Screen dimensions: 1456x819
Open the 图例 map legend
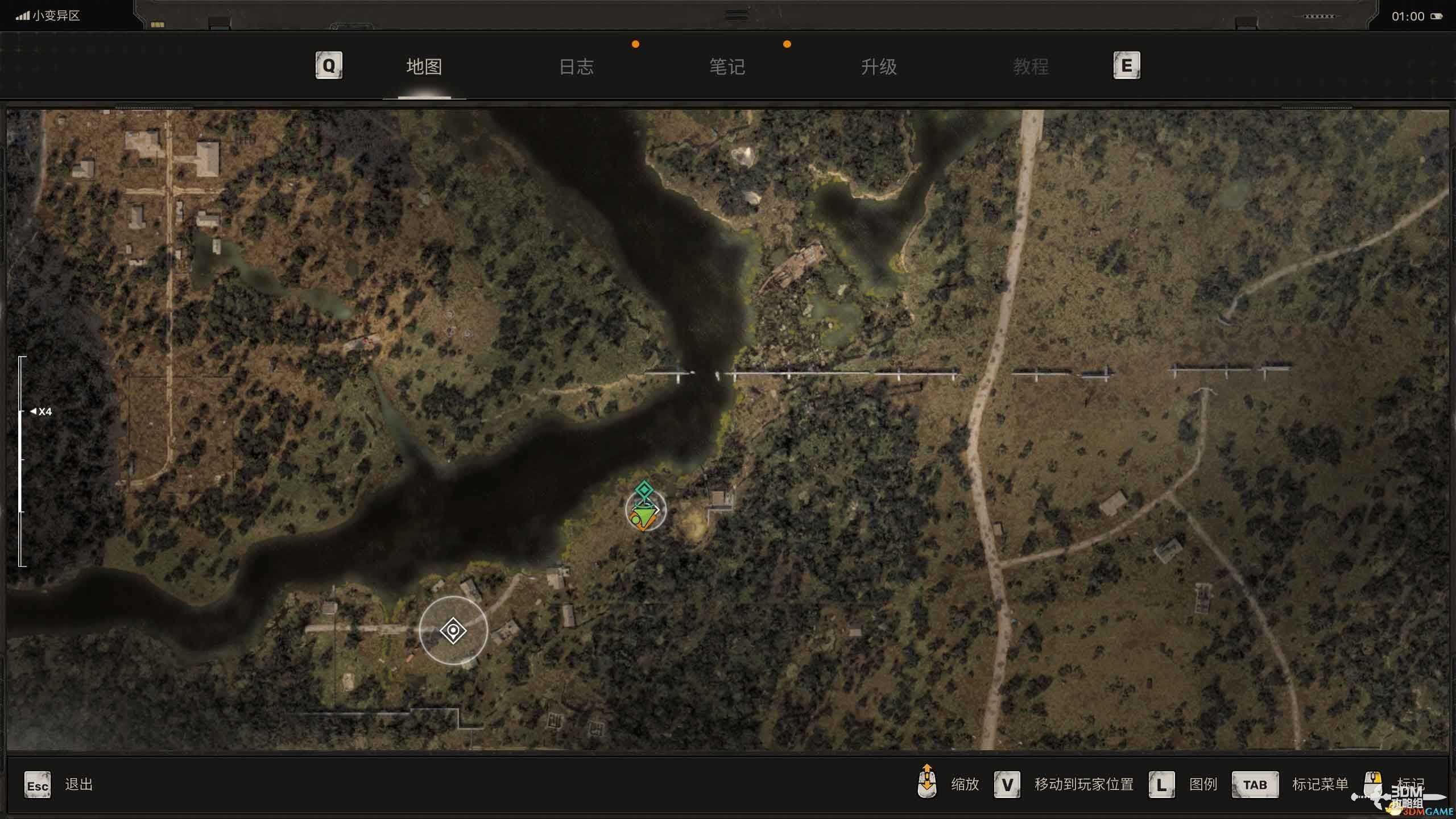tap(1203, 784)
